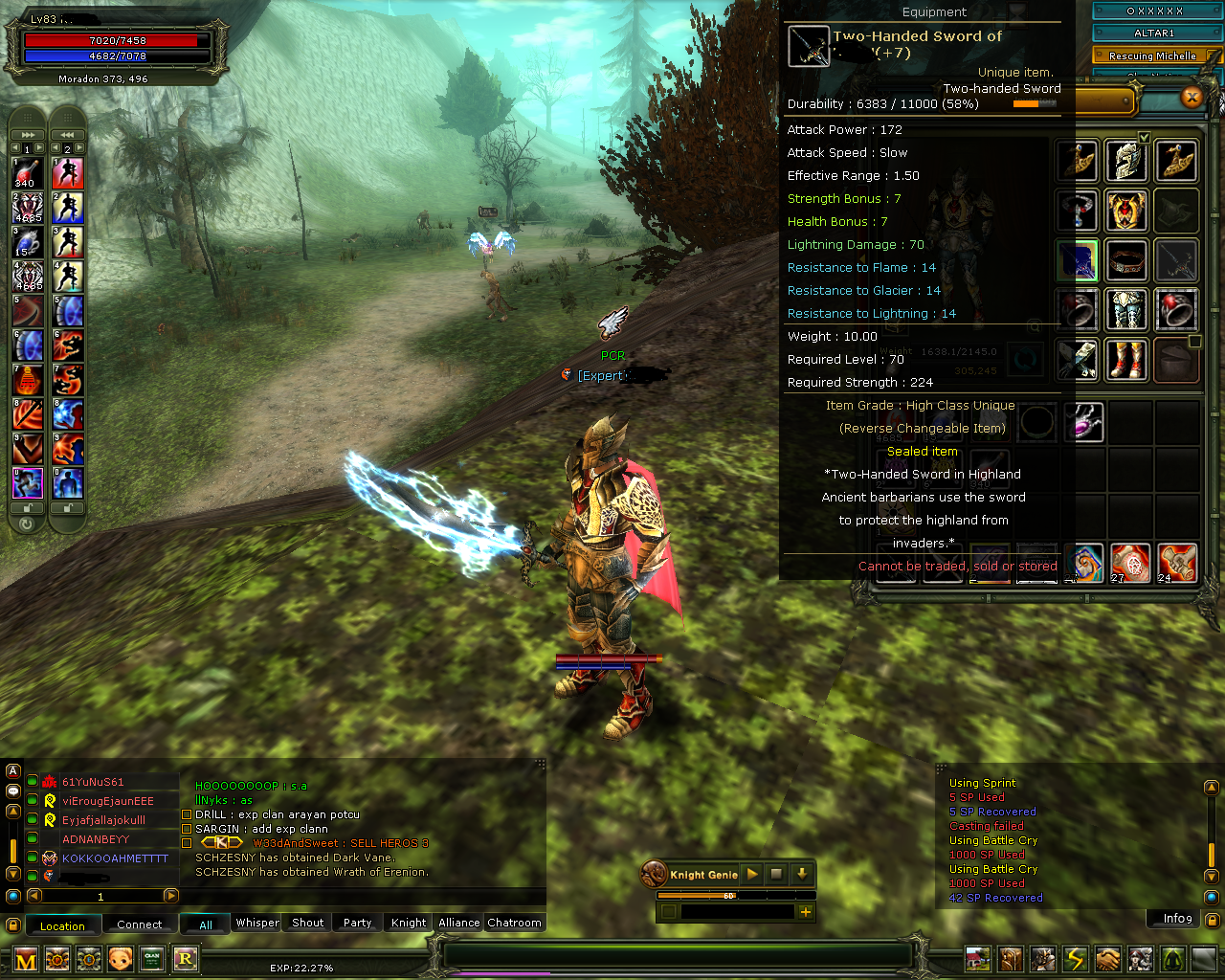The height and width of the screenshot is (980, 1225).
Task: Expand skill bar one via its double arrows
Action: click(28, 134)
